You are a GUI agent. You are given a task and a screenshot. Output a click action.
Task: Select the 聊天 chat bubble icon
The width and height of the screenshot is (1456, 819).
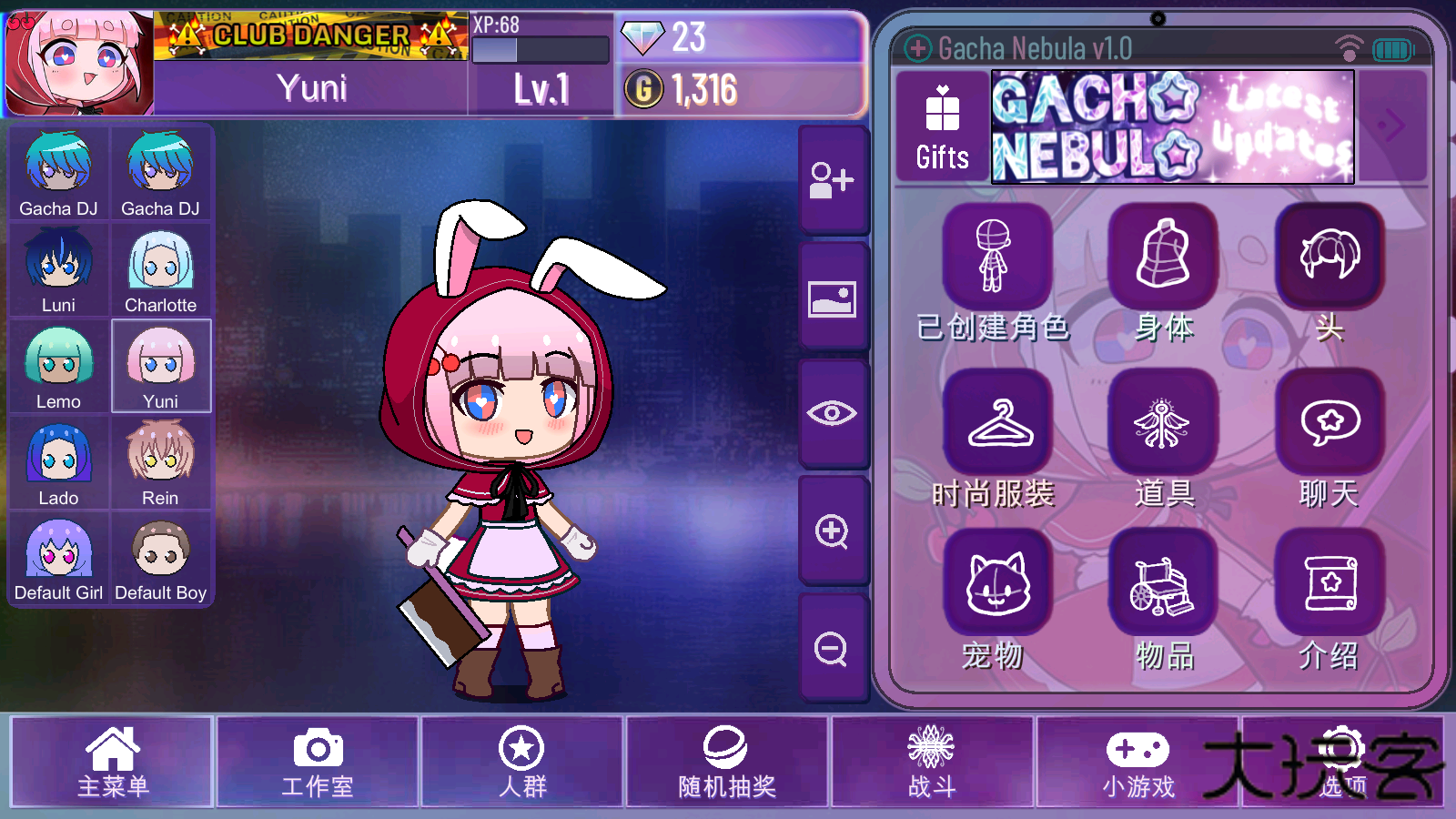coord(1329,421)
